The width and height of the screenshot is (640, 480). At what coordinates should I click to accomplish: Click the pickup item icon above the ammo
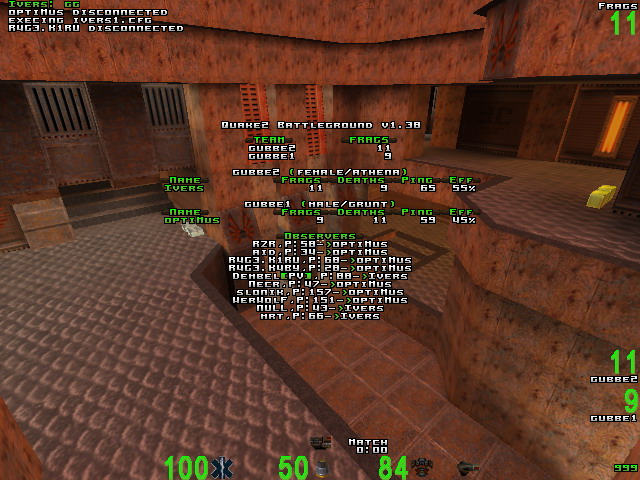pyautogui.click(x=321, y=442)
